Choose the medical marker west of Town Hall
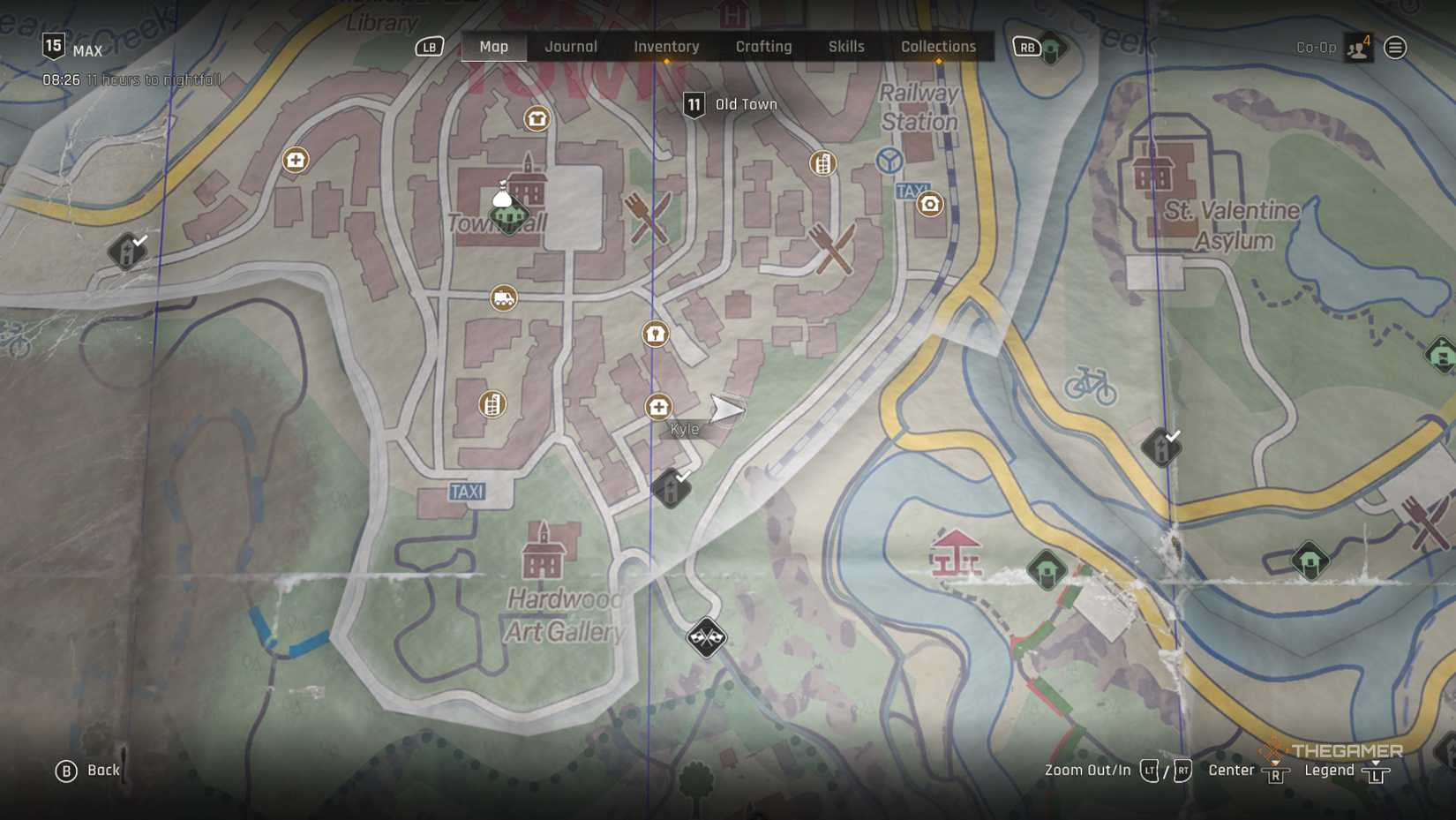The width and height of the screenshot is (1456, 820). [x=296, y=160]
